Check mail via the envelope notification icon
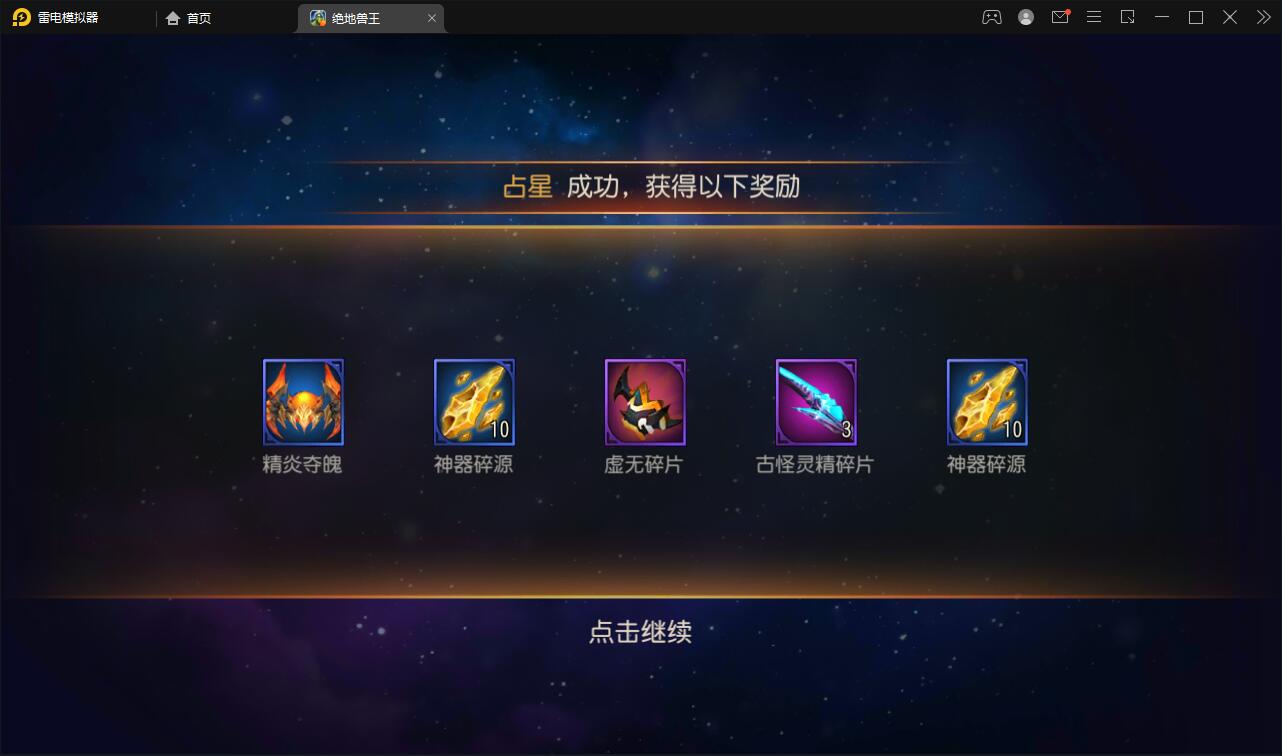Screen dimensions: 1282x756 [1060, 17]
